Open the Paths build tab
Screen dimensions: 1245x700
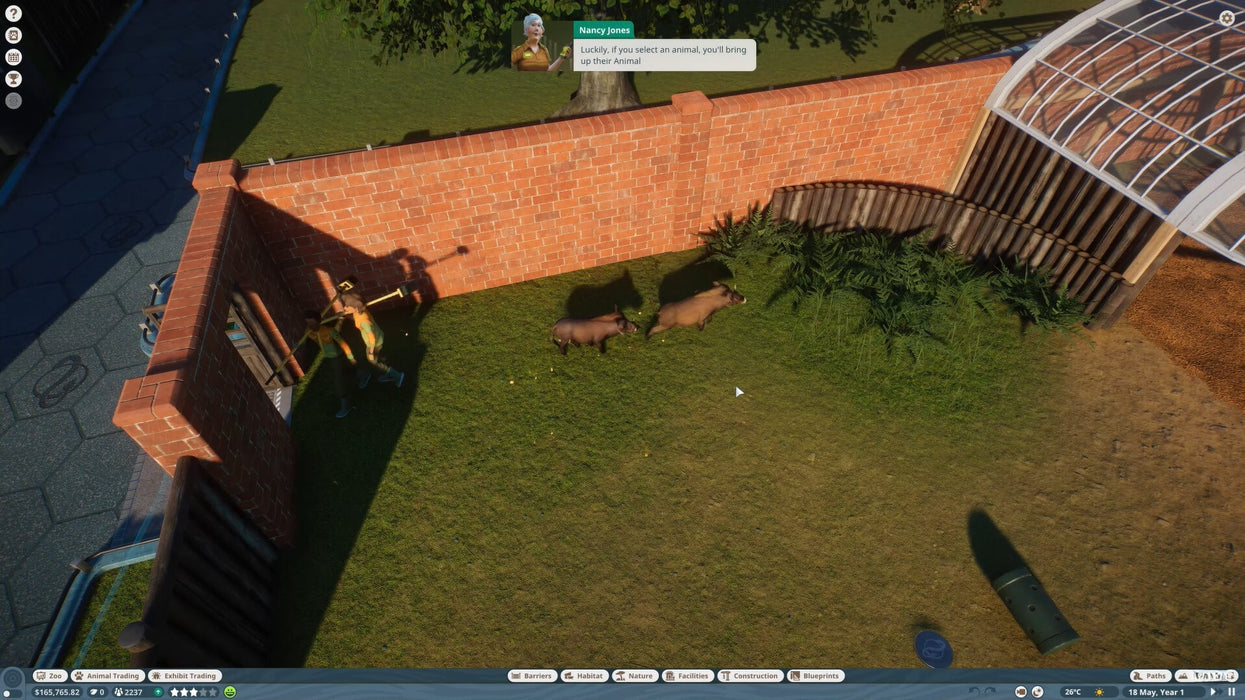tap(1150, 676)
